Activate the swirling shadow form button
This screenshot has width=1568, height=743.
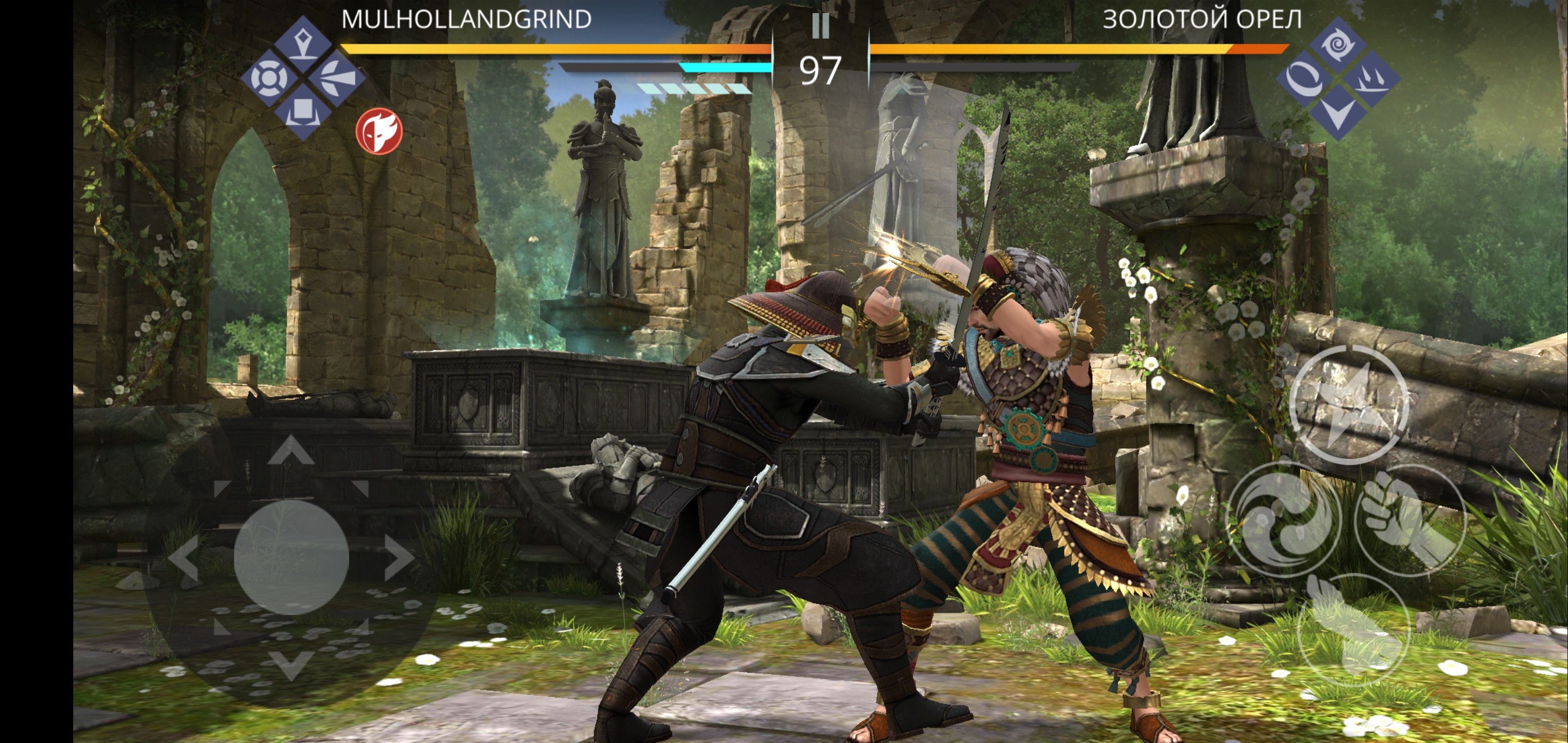coord(1284,520)
